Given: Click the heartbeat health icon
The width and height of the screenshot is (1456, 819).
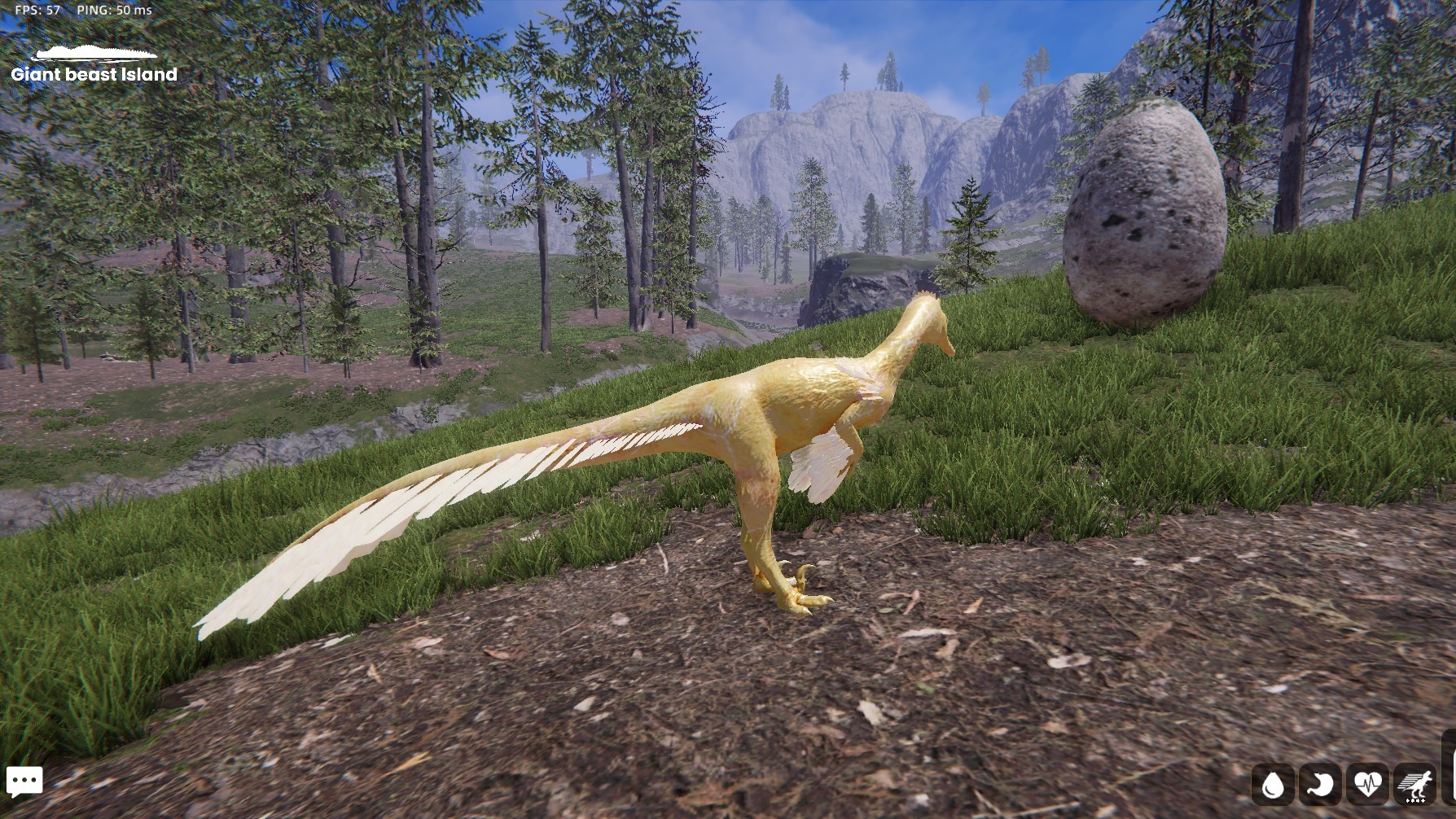Looking at the screenshot, I should pyautogui.click(x=1367, y=785).
